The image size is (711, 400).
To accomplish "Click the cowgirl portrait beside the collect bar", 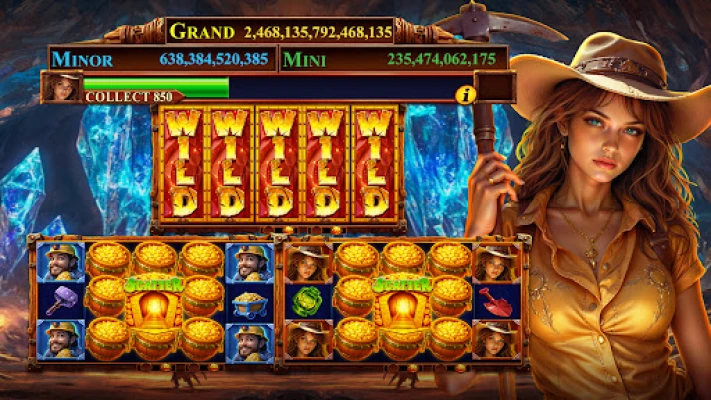I will 61,88.
